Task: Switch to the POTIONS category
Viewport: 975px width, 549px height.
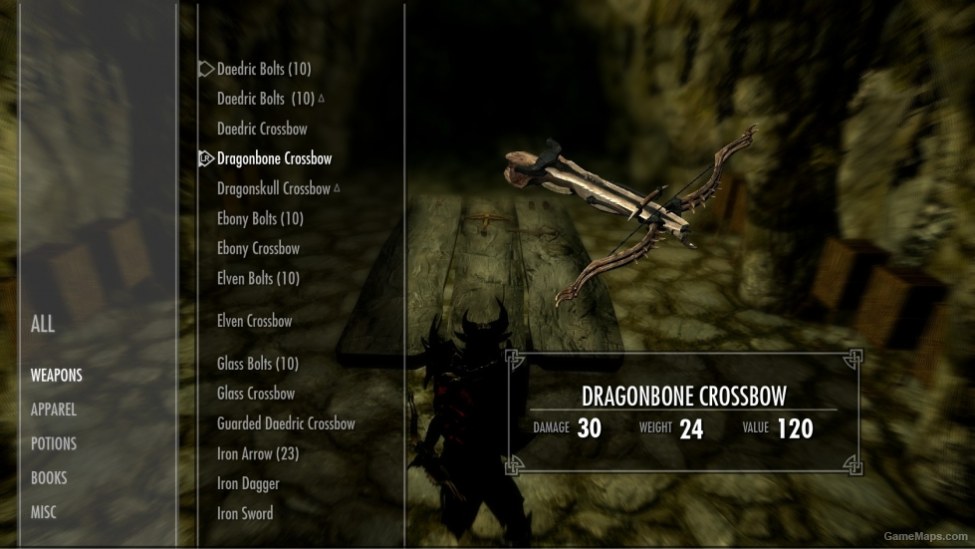Action: coord(53,444)
